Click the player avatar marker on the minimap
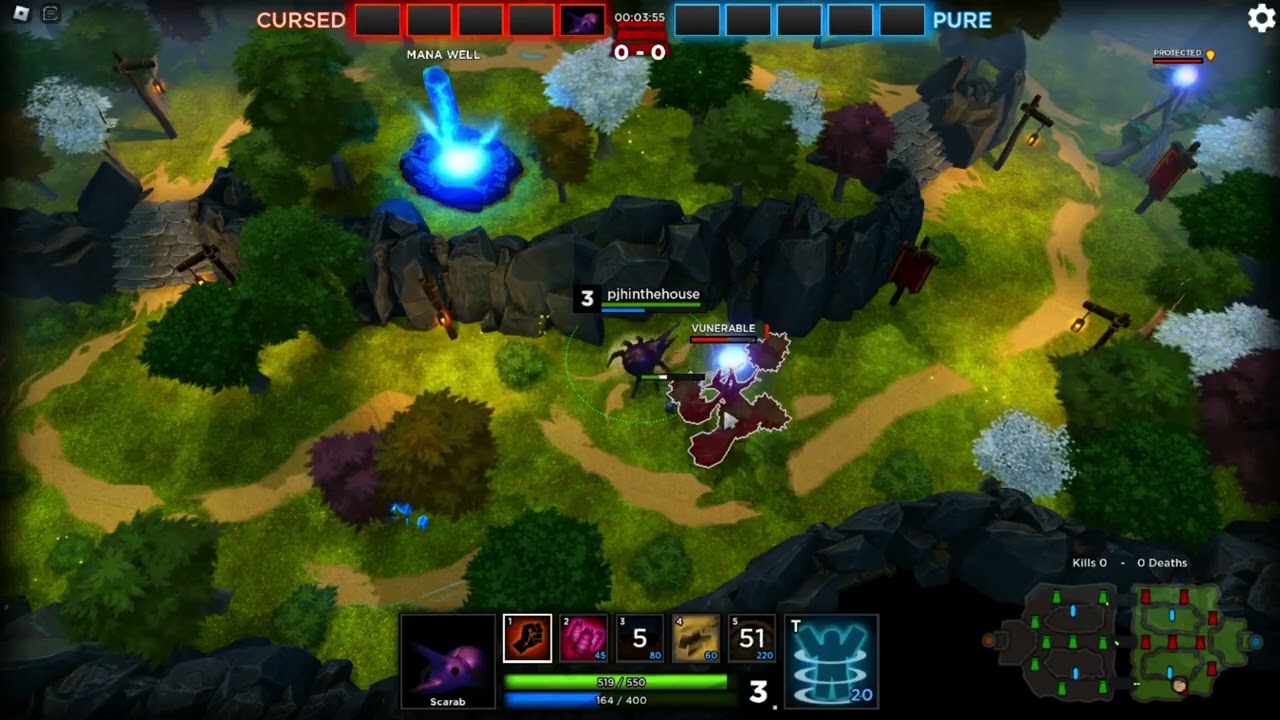The width and height of the screenshot is (1280, 720). tap(1179, 685)
